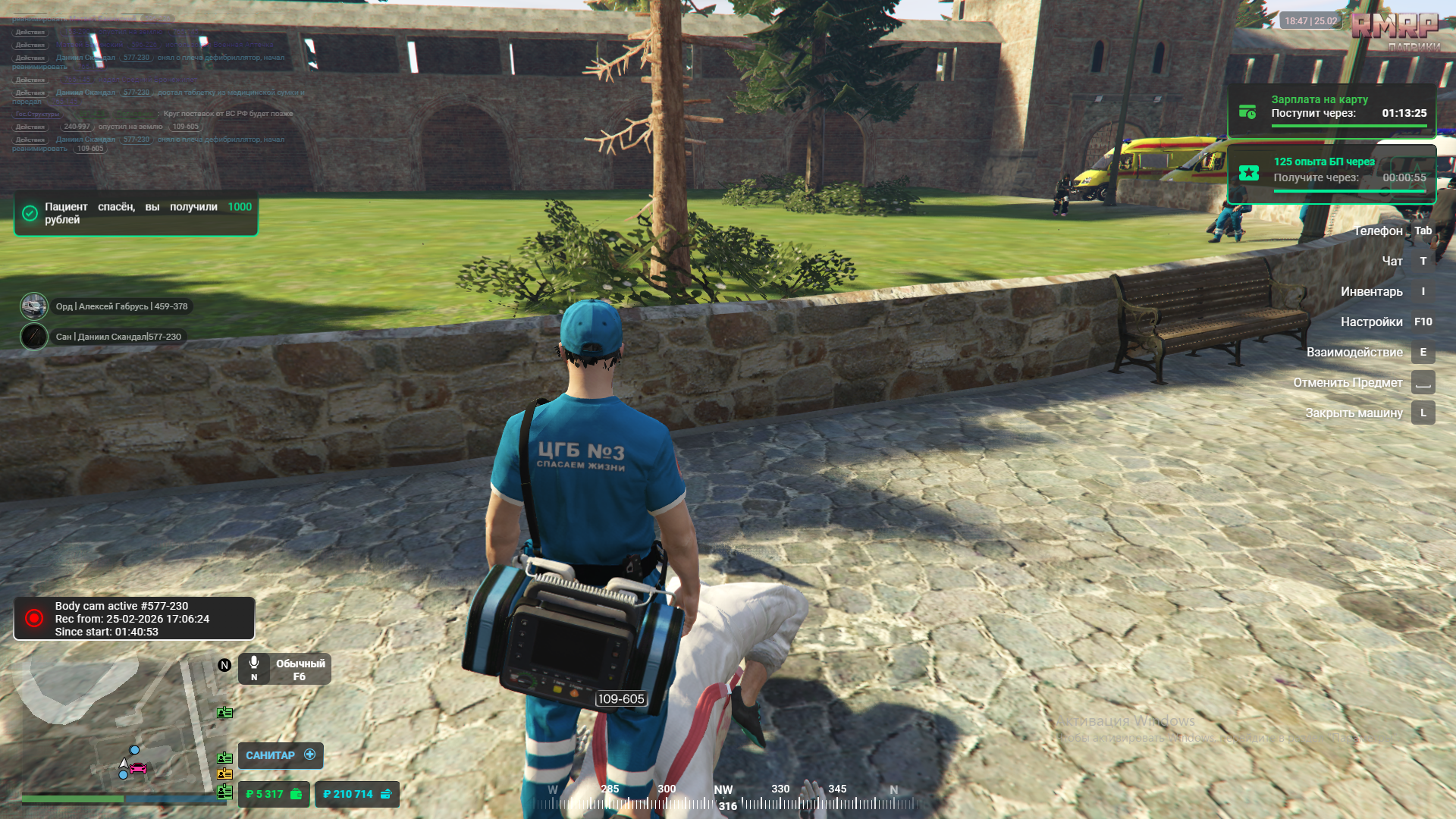Click the RMRP server logo
Viewport: 1456px width, 819px height.
(x=1395, y=27)
